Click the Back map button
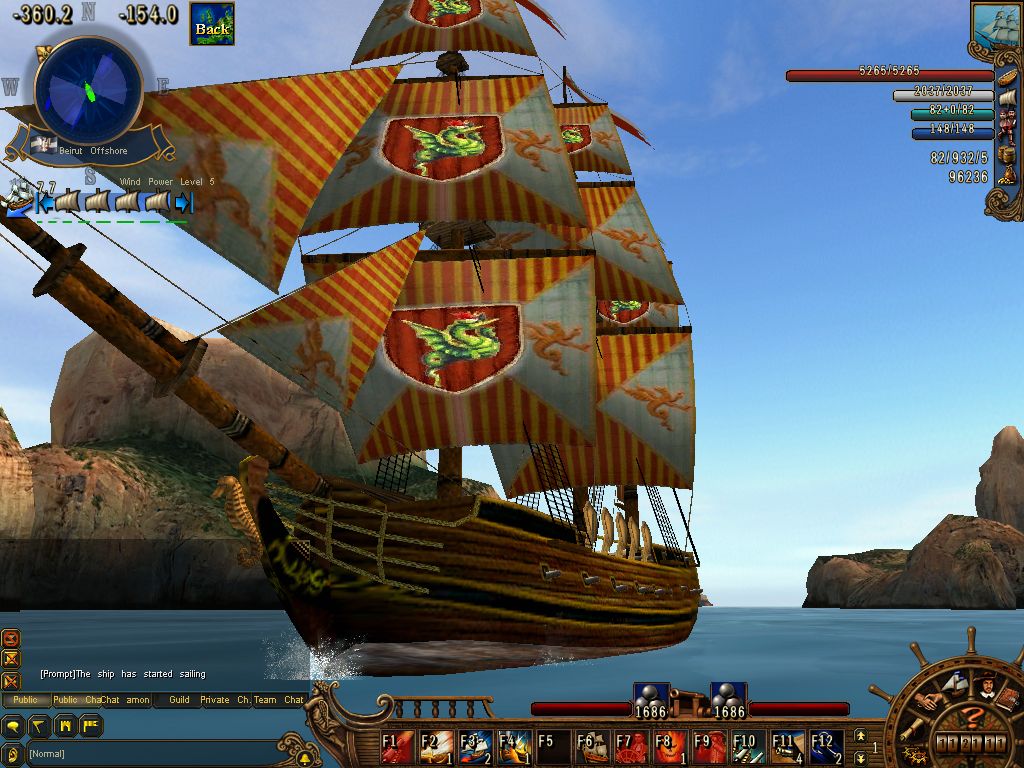The width and height of the screenshot is (1024, 768). (212, 24)
